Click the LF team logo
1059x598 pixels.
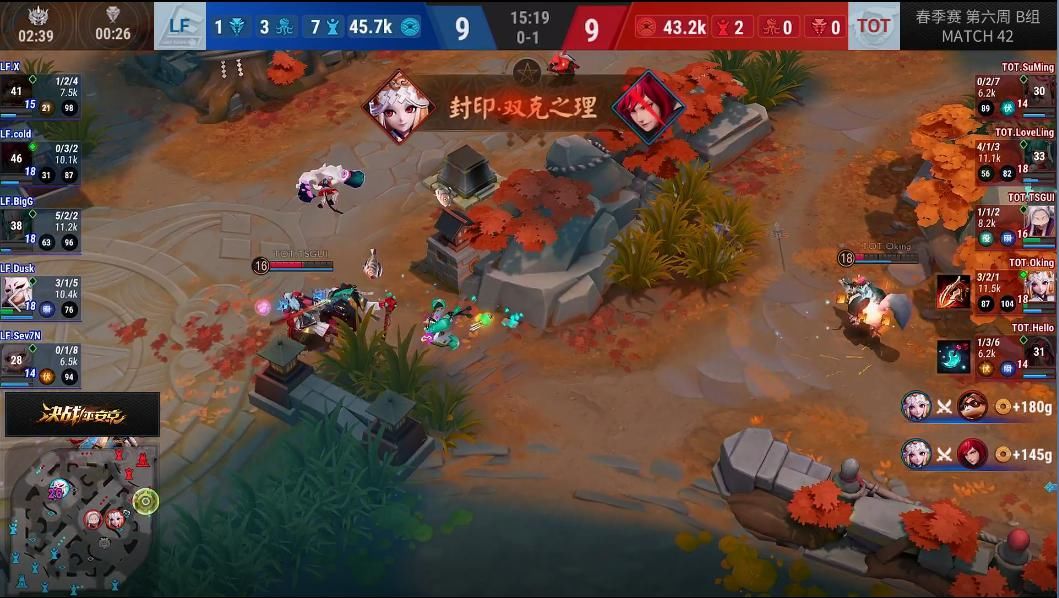pyautogui.click(x=180, y=27)
